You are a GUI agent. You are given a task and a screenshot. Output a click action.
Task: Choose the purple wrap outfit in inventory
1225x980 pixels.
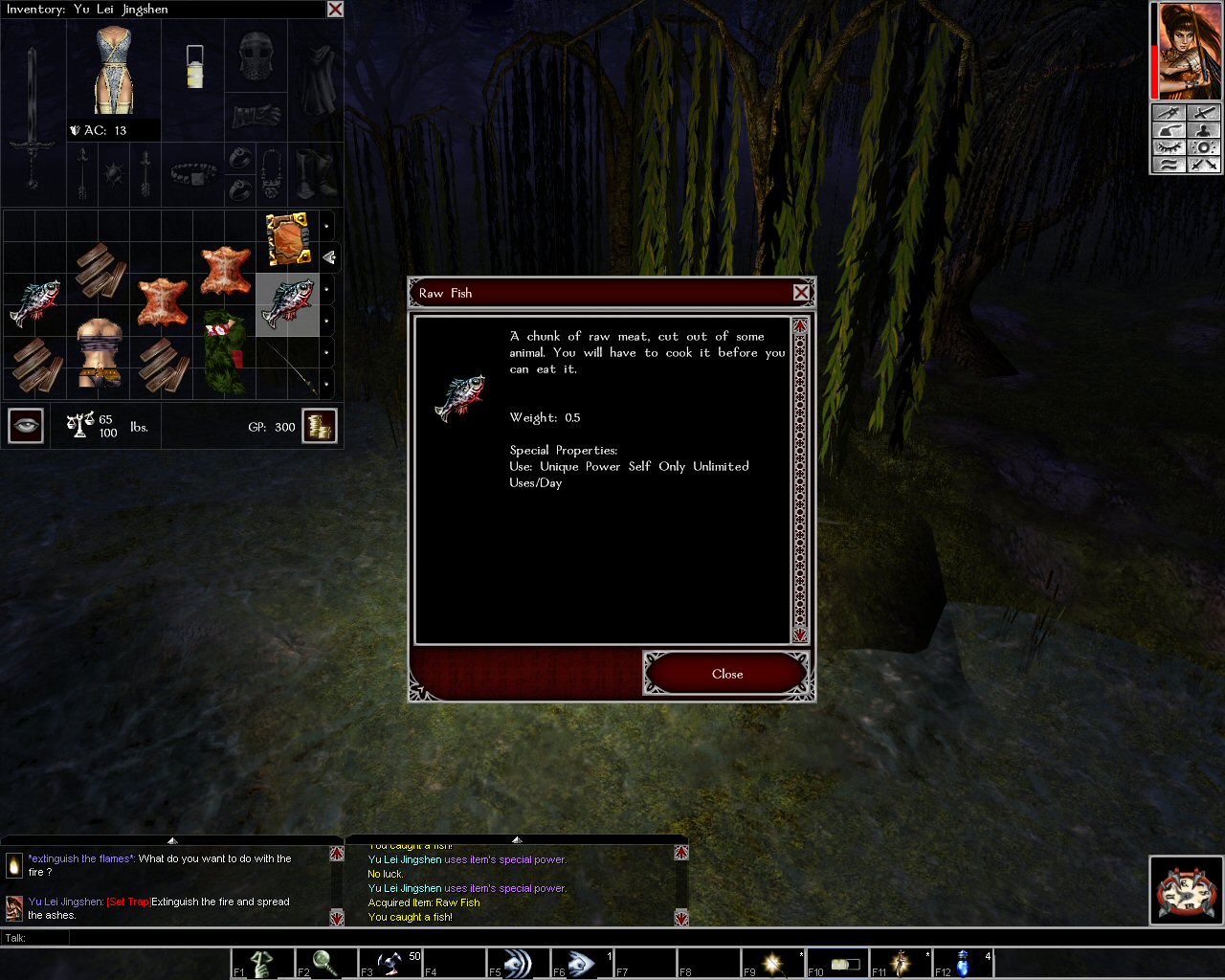[x=99, y=352]
